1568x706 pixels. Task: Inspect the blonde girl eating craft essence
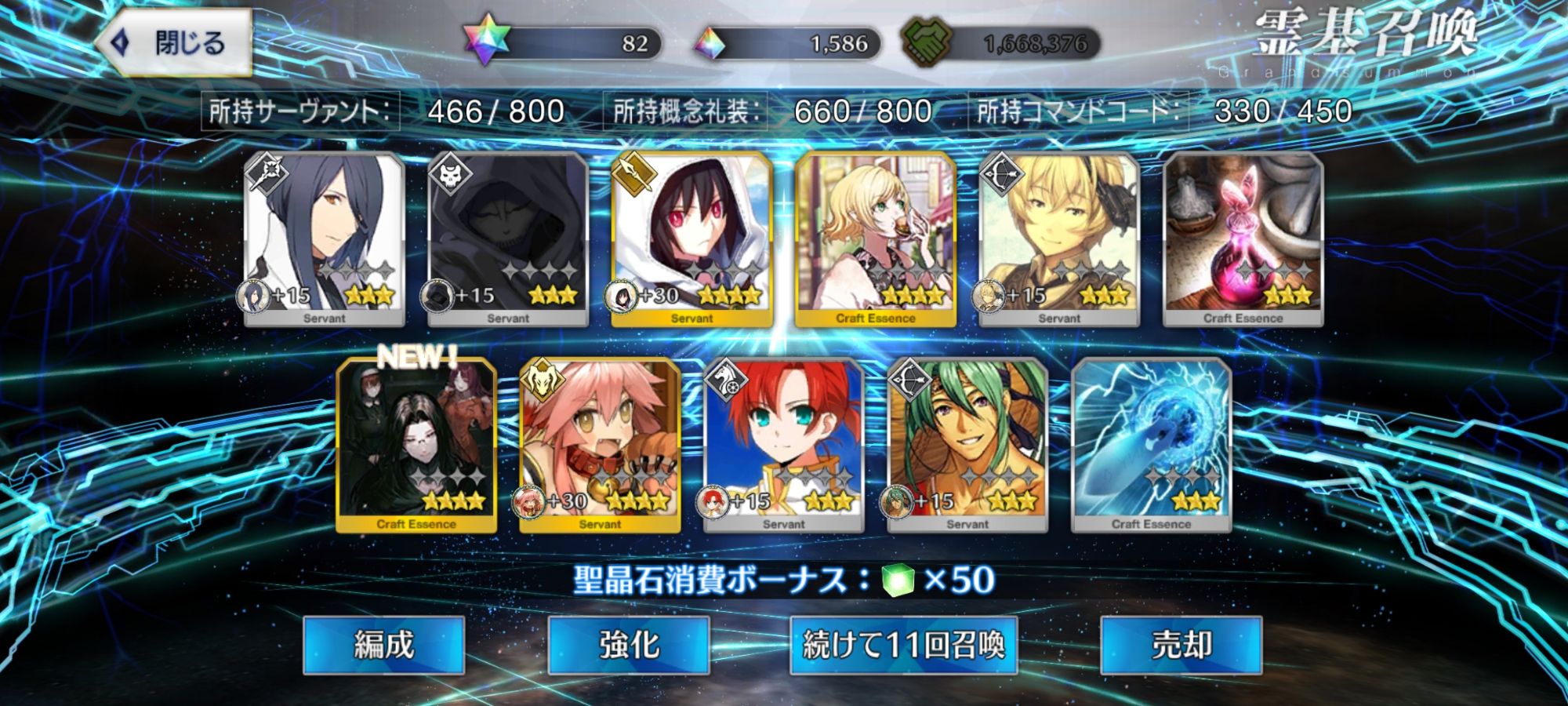click(x=875, y=238)
